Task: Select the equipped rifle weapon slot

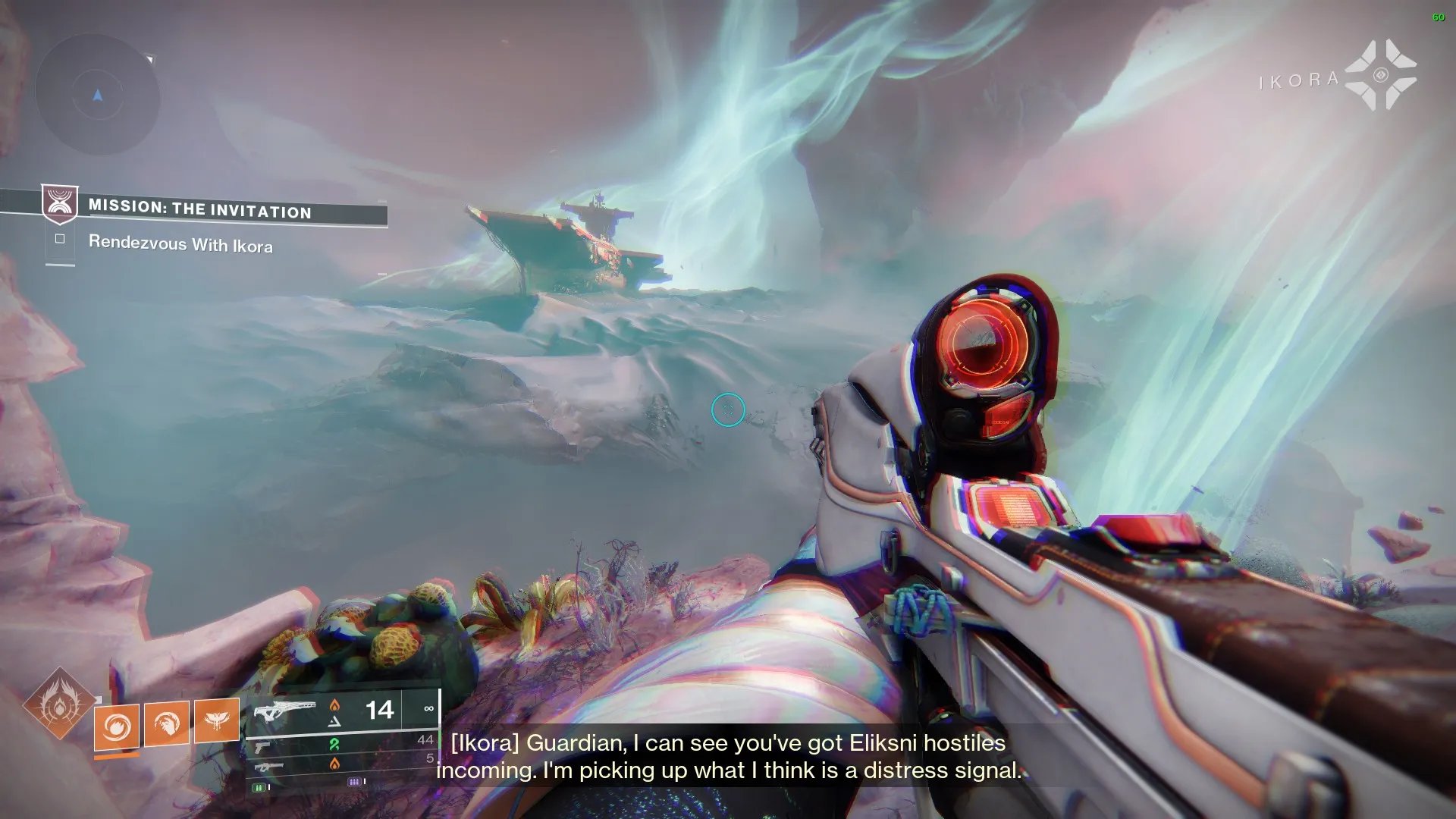Action: 284,713
